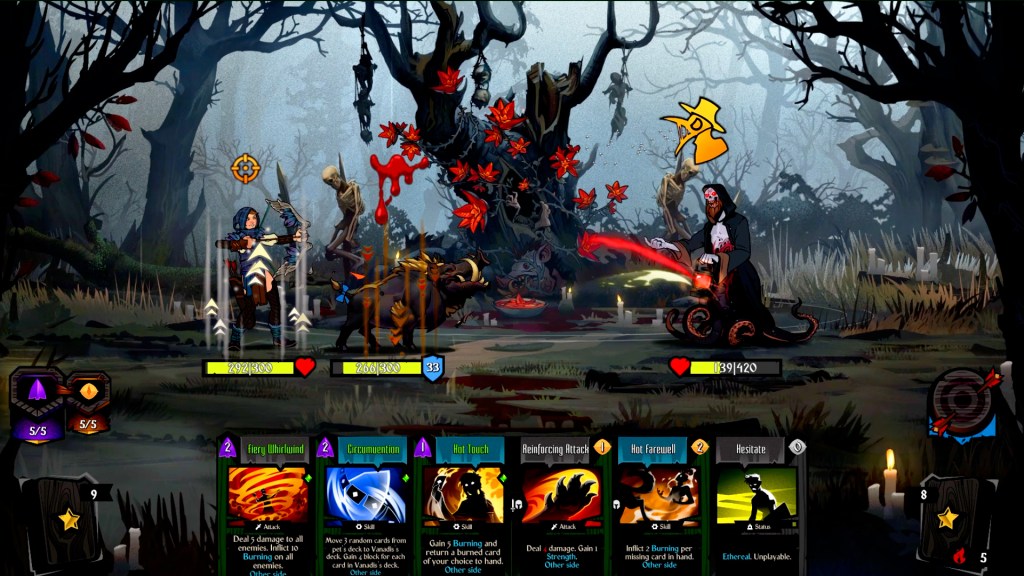This screenshot has height=576, width=1024.
Task: Click the orange crosshair icon above the archer
Action: [x=245, y=167]
